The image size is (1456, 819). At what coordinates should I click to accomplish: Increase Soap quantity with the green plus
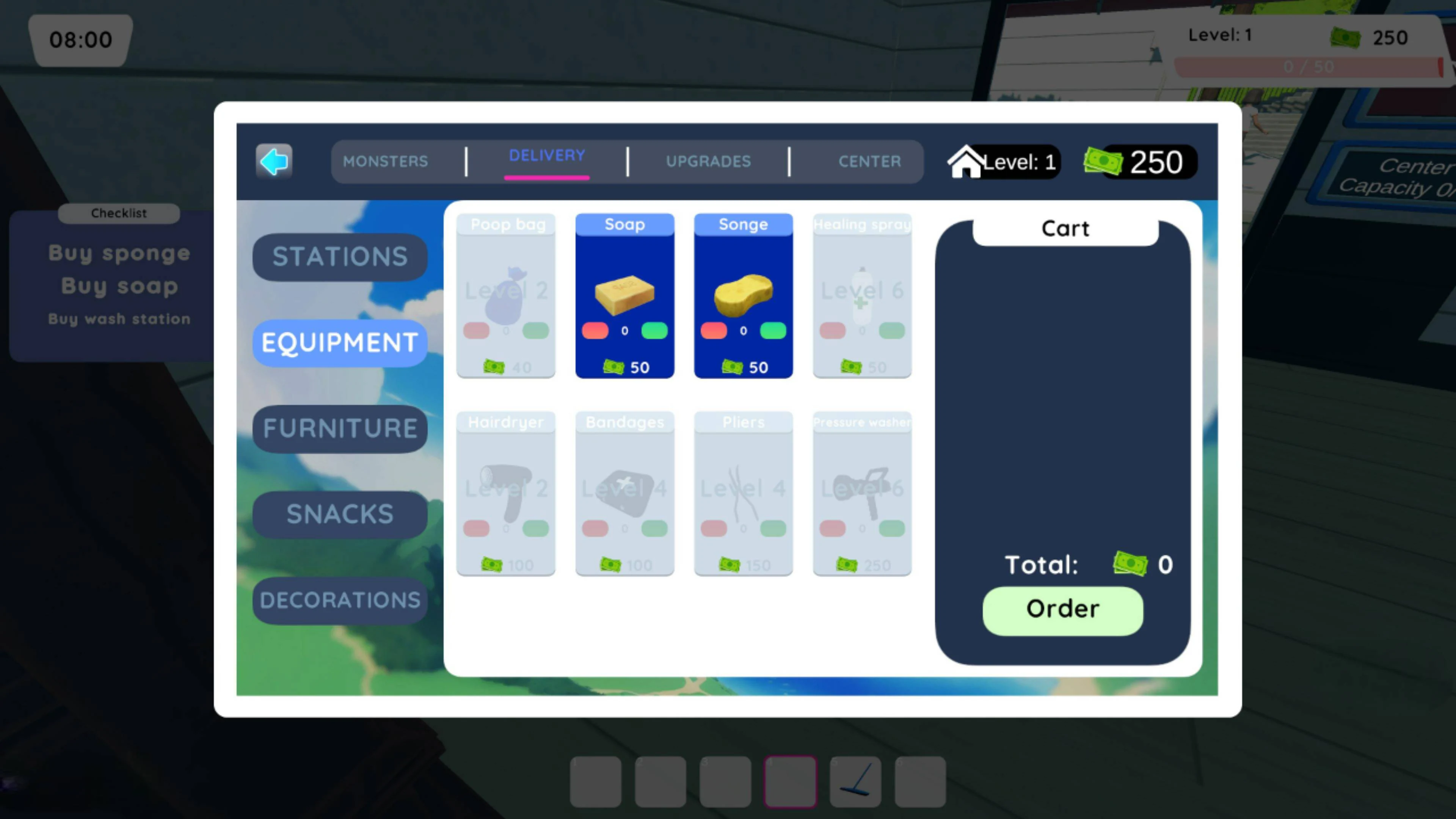click(x=654, y=331)
